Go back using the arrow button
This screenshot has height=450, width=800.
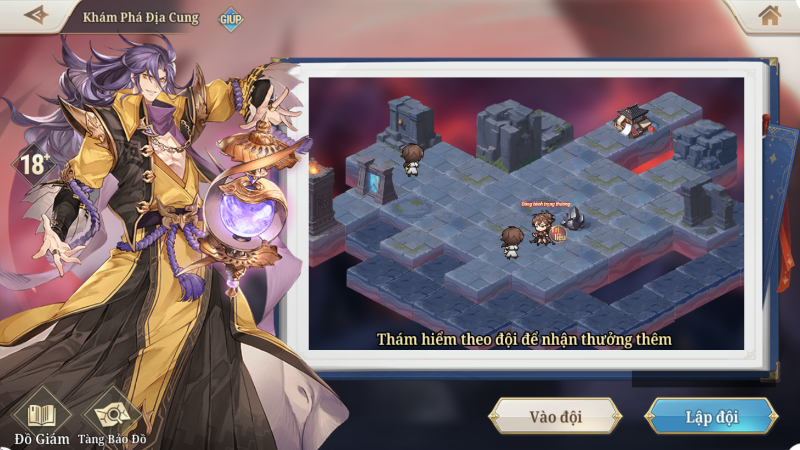coord(35,15)
